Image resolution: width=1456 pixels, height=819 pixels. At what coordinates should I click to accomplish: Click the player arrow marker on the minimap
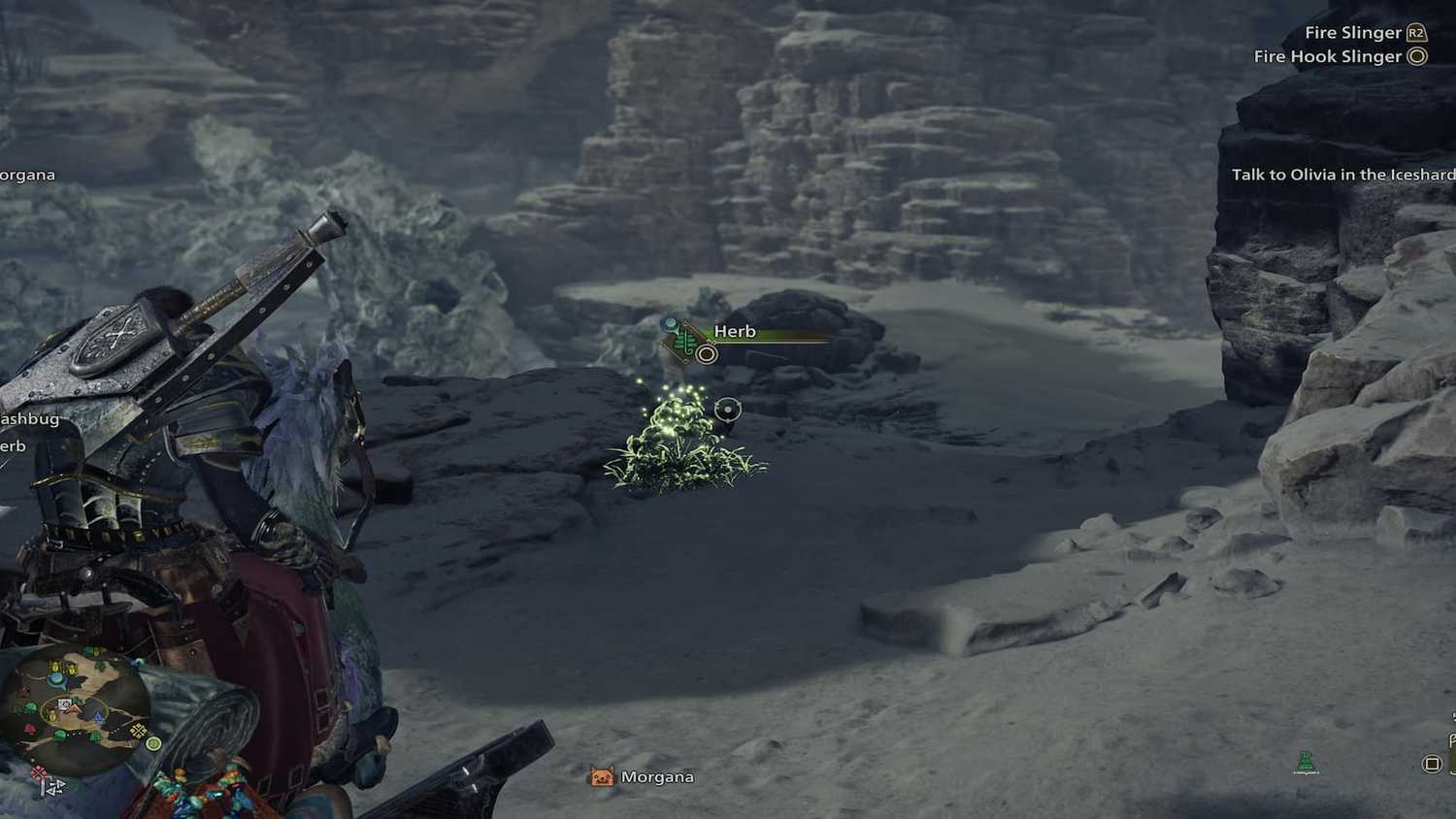pyautogui.click(x=74, y=708)
